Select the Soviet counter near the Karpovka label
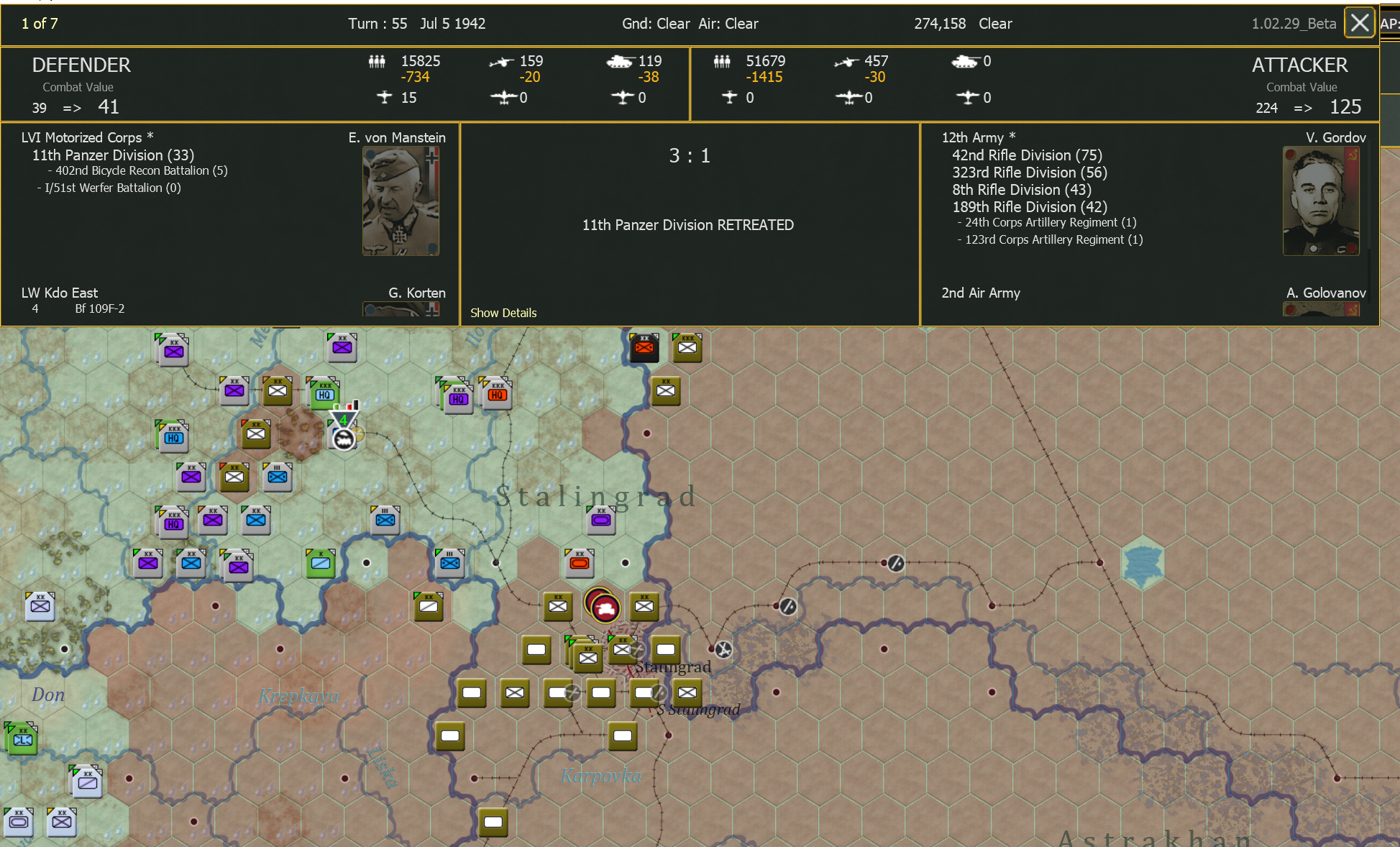1400x847 pixels. coord(493,823)
